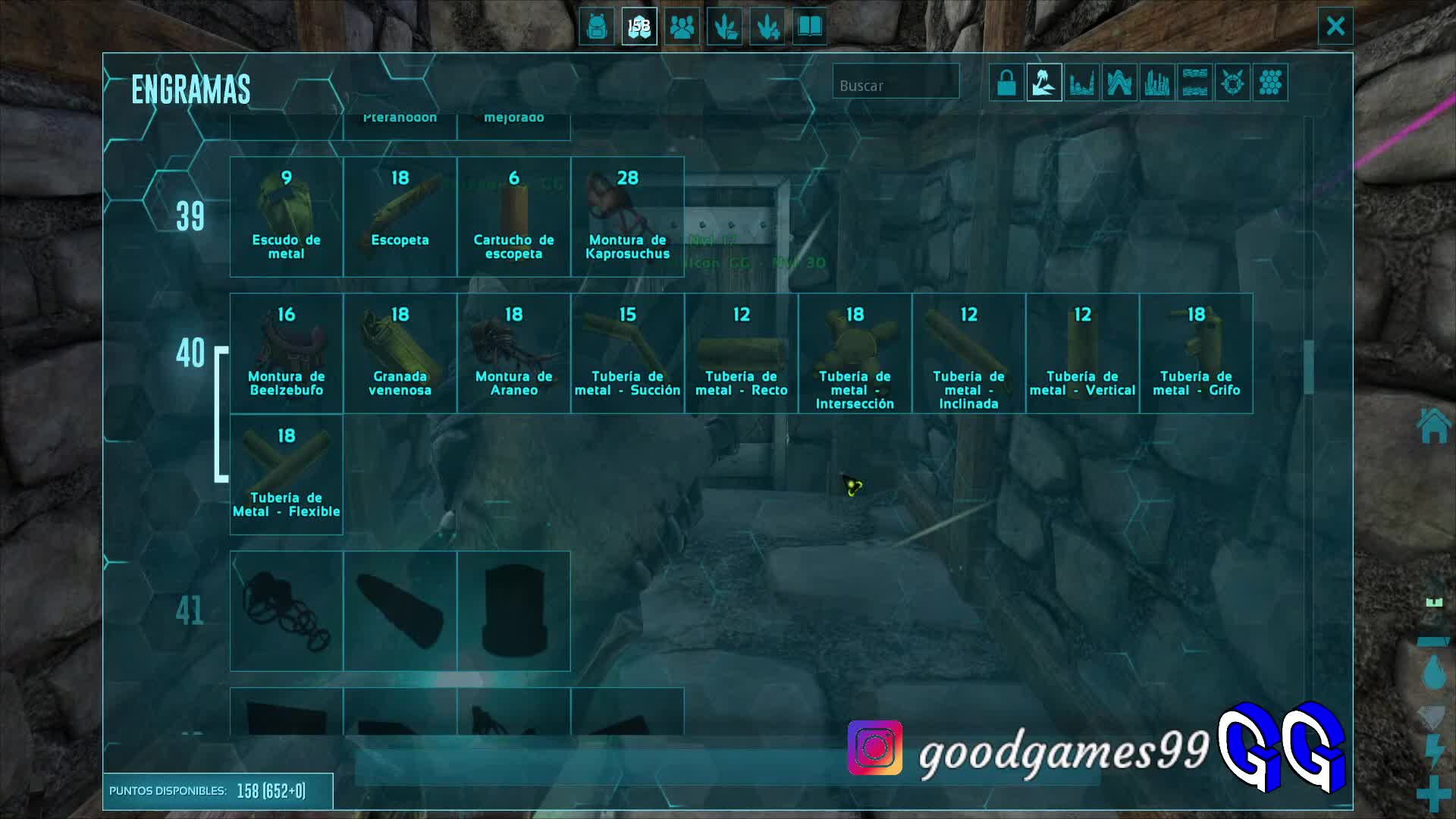
Task: Toggle the Extinction city map filter
Action: pos(1157,82)
